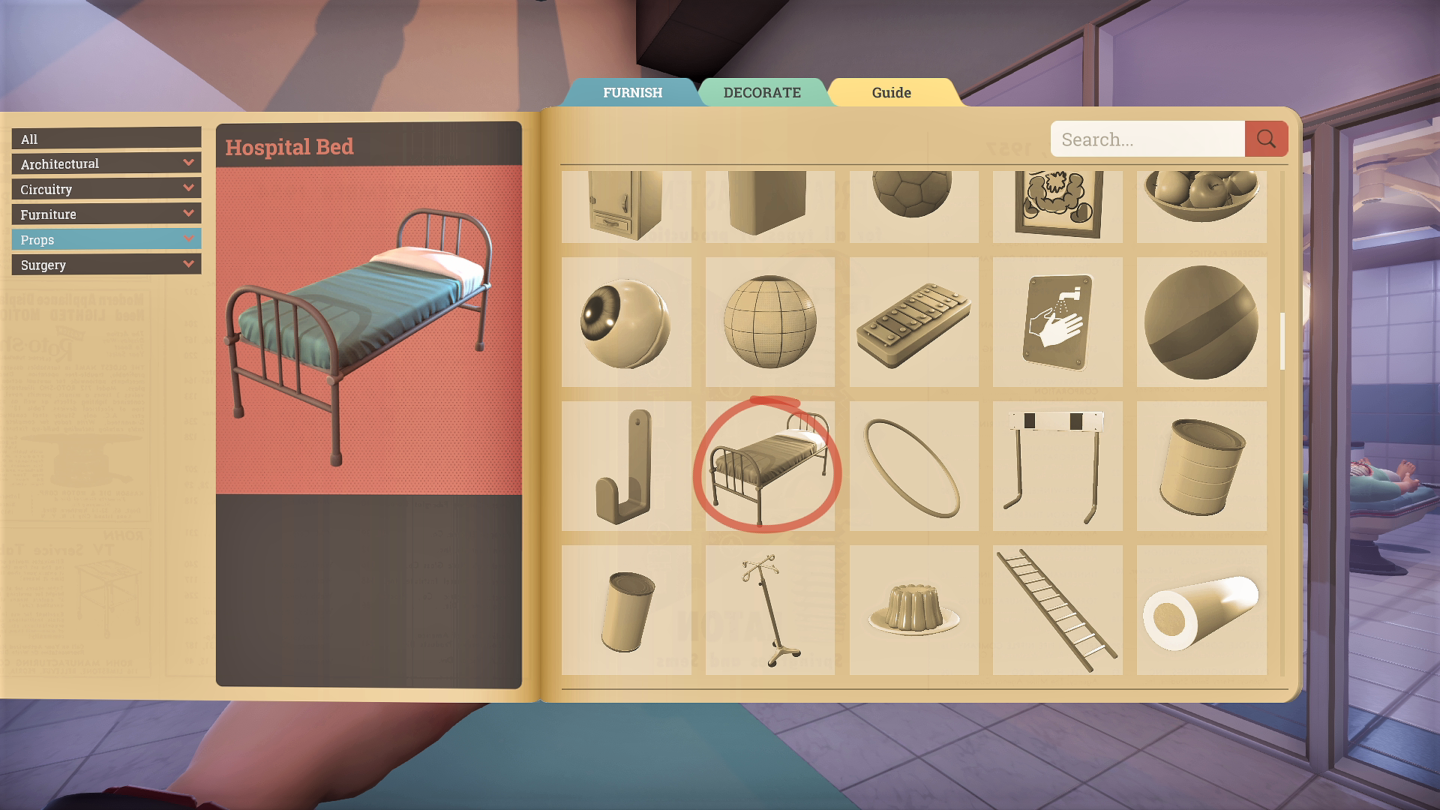1440x810 pixels.
Task: Open the Guide tab
Action: tap(891, 92)
